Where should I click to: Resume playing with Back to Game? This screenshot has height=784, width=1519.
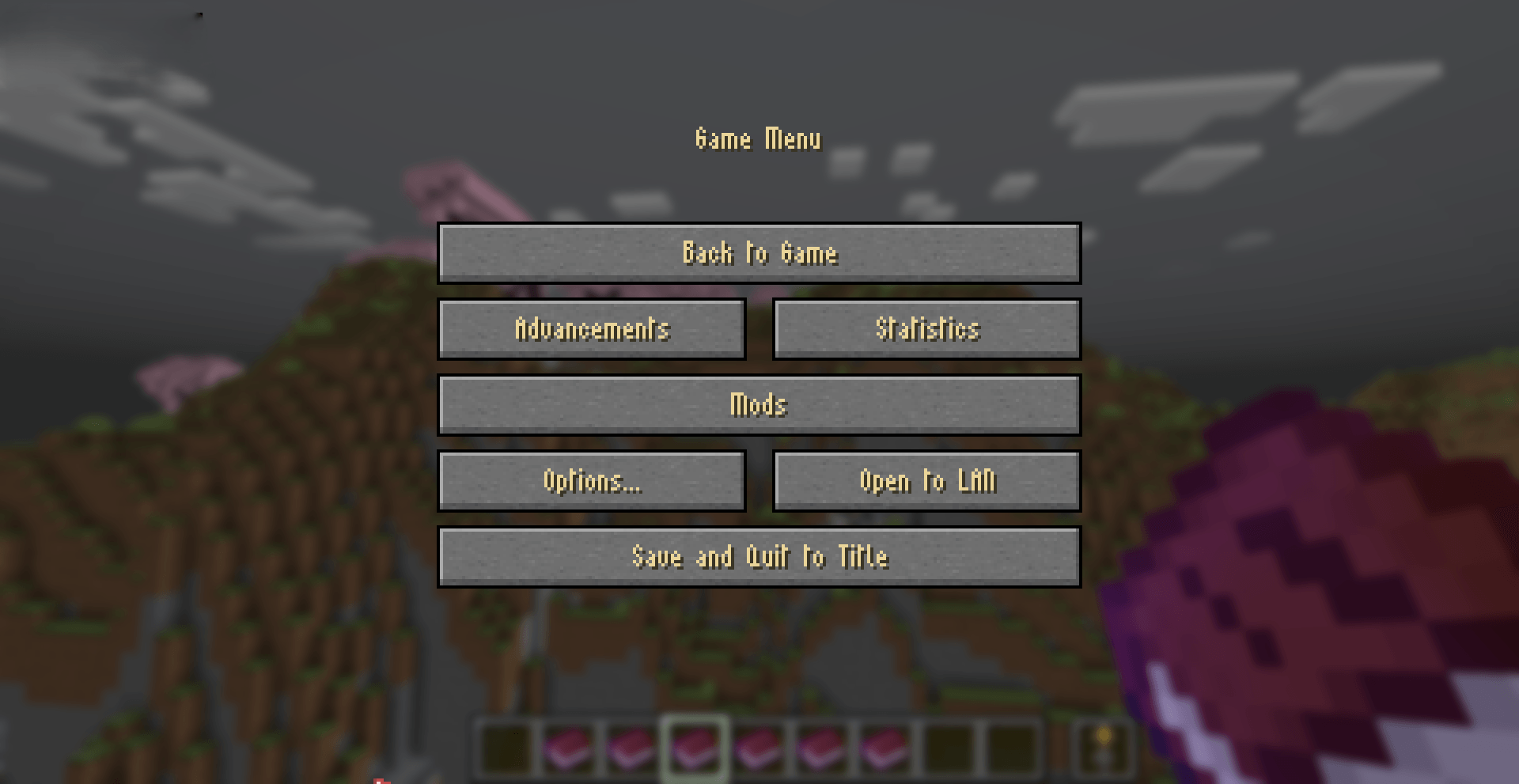[759, 253]
